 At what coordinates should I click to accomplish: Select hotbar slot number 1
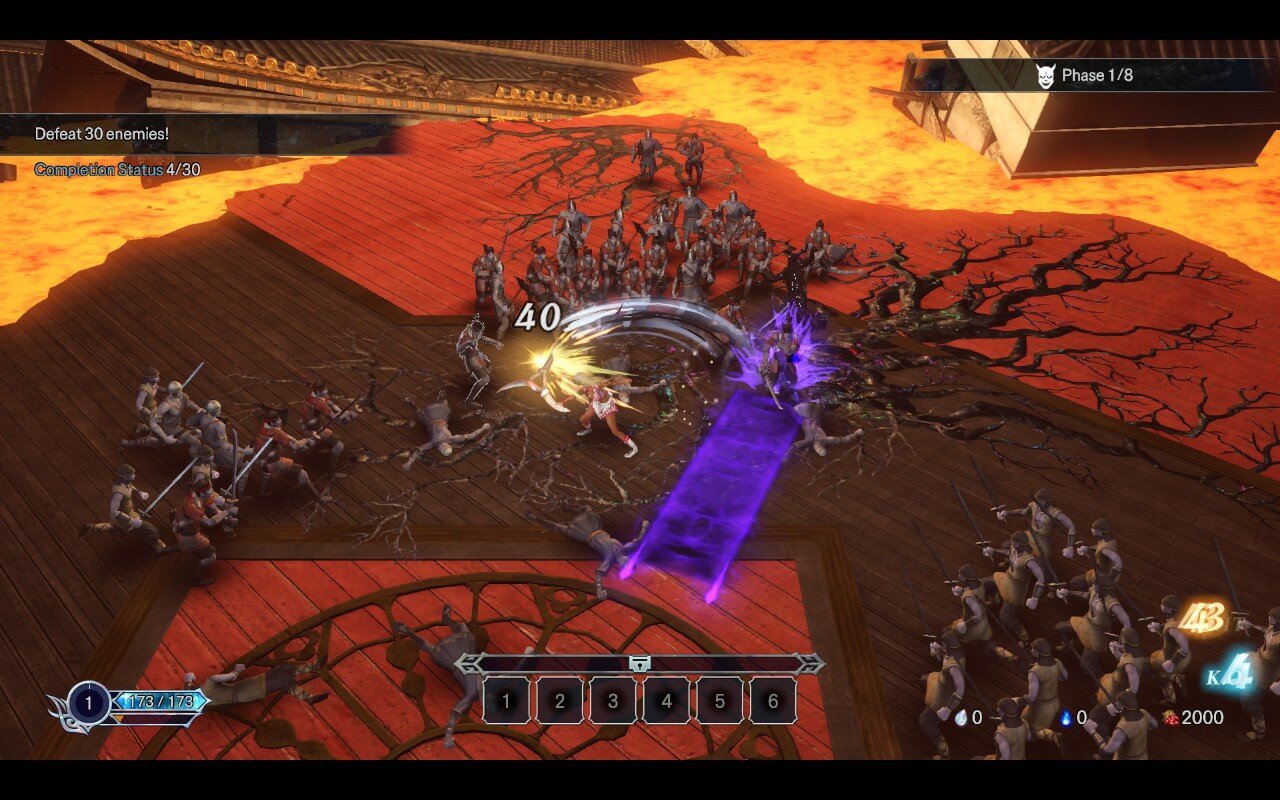(x=506, y=701)
